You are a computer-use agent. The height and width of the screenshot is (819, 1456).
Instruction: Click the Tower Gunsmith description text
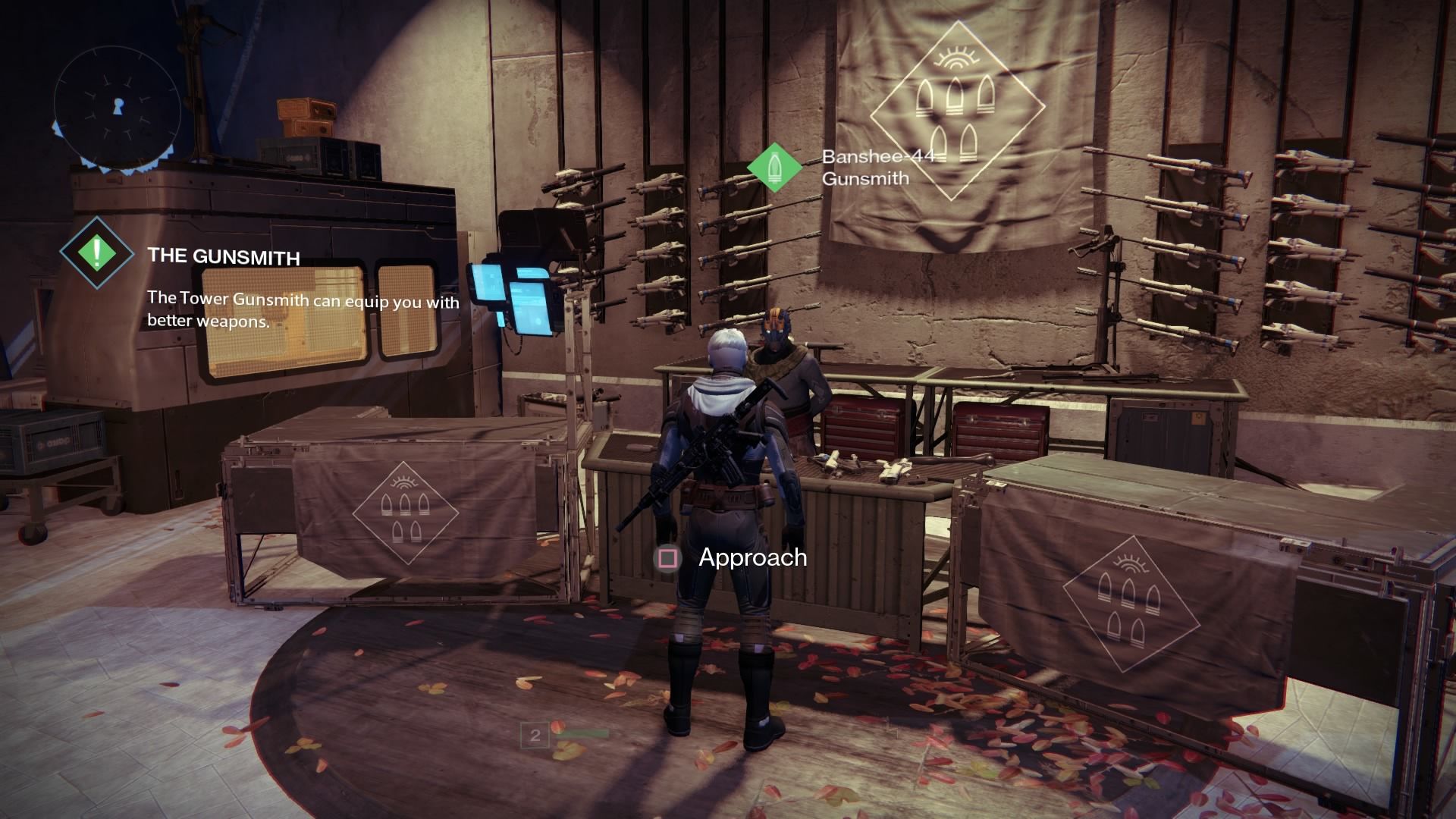302,311
